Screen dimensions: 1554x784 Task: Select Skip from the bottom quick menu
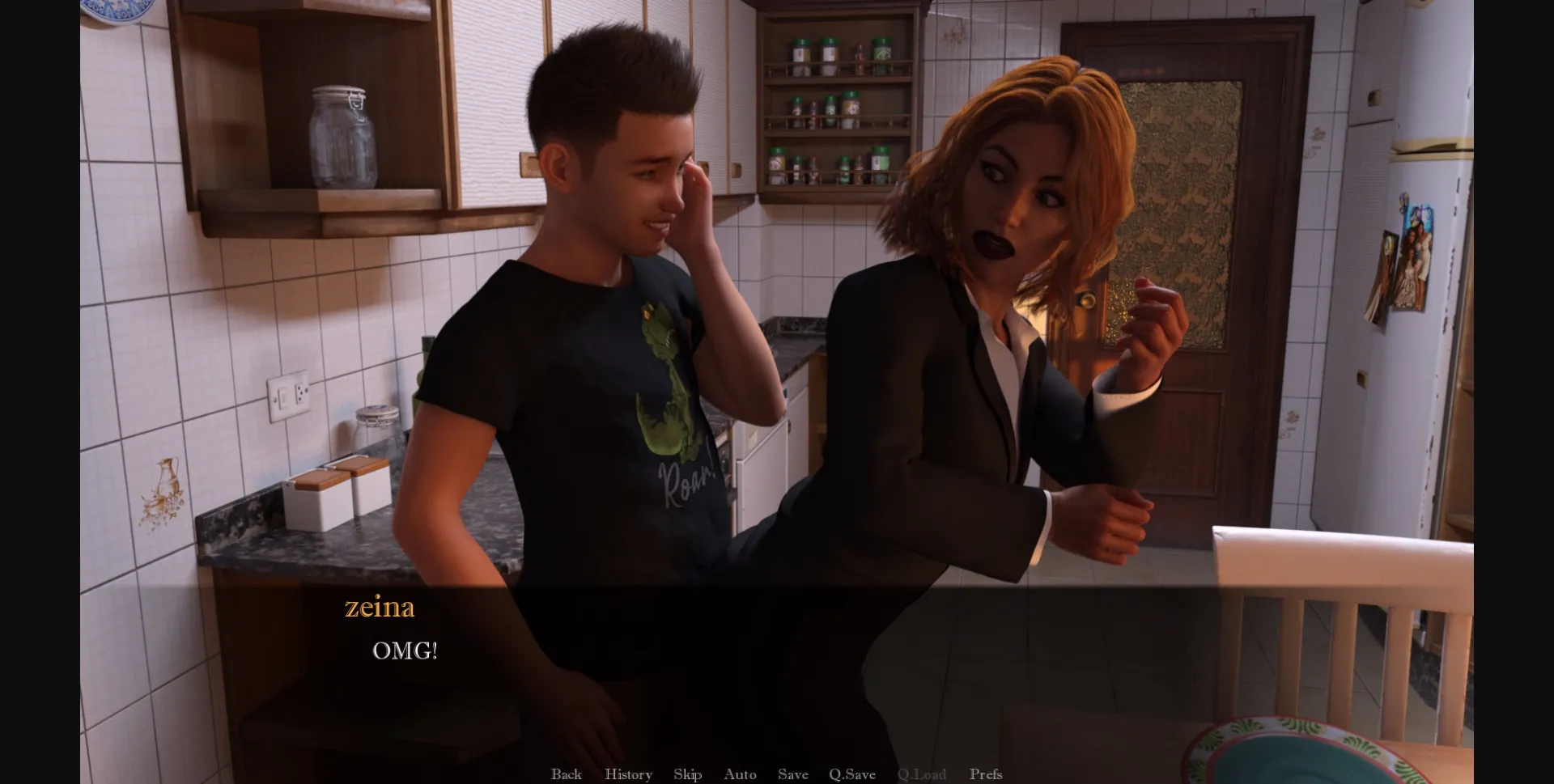(x=687, y=774)
